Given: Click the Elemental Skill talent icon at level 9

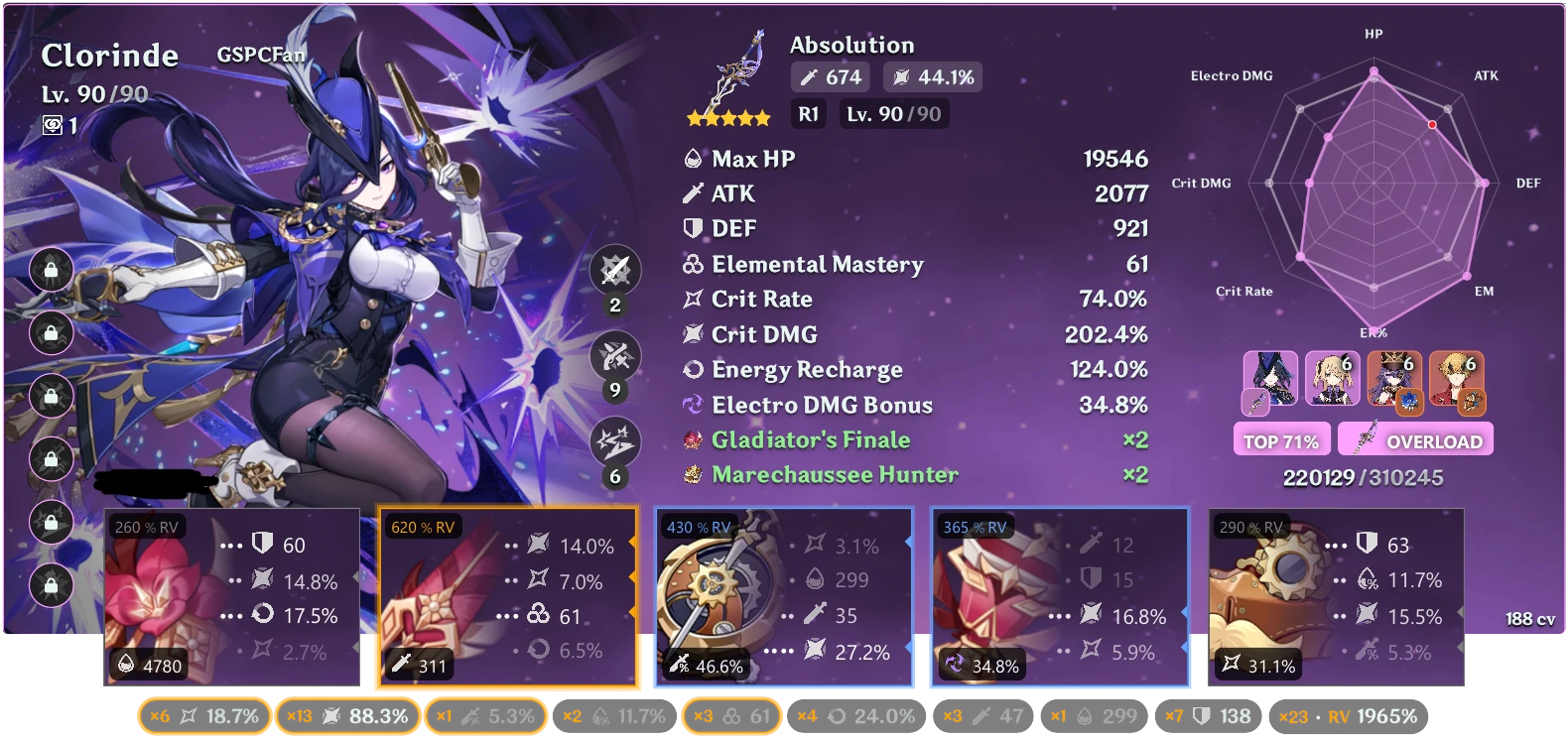Looking at the screenshot, I should [614, 356].
